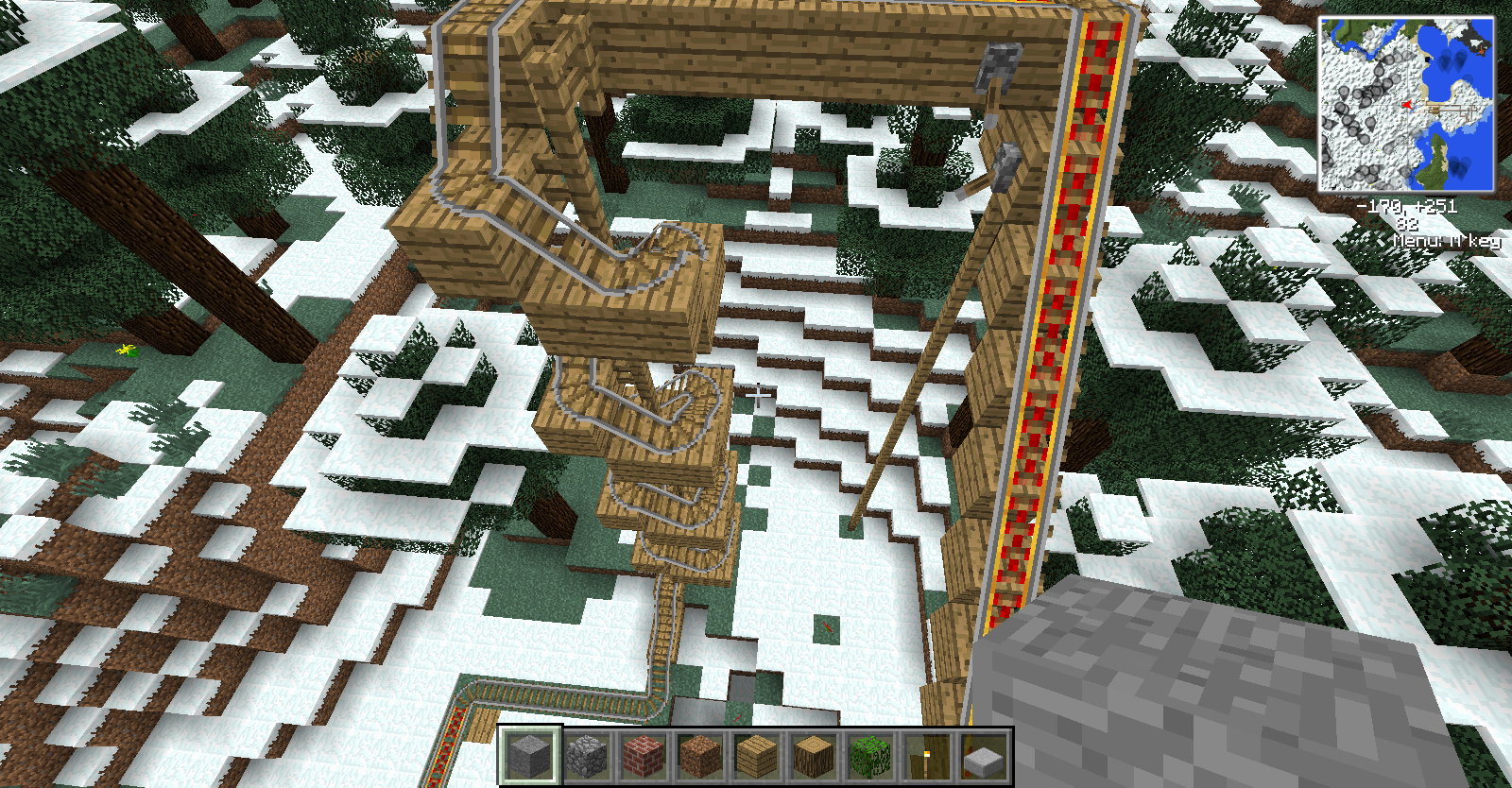Select the wooden planks slot
The width and height of the screenshot is (1512, 788).
(x=756, y=756)
